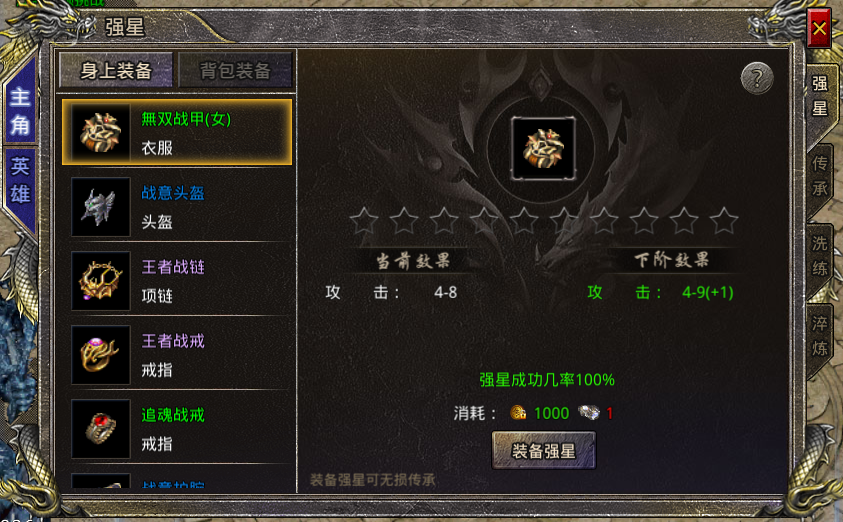The image size is (843, 522).
Task: Open the 传承 side tab
Action: coord(820,175)
